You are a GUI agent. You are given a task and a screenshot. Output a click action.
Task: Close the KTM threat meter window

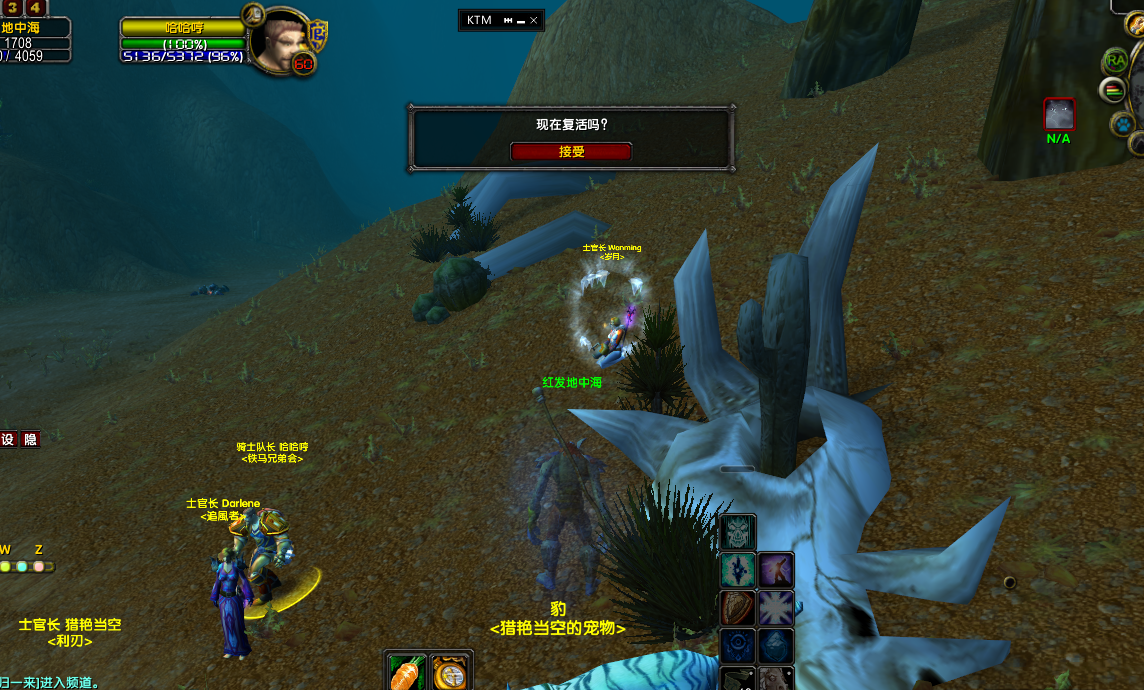coord(534,20)
